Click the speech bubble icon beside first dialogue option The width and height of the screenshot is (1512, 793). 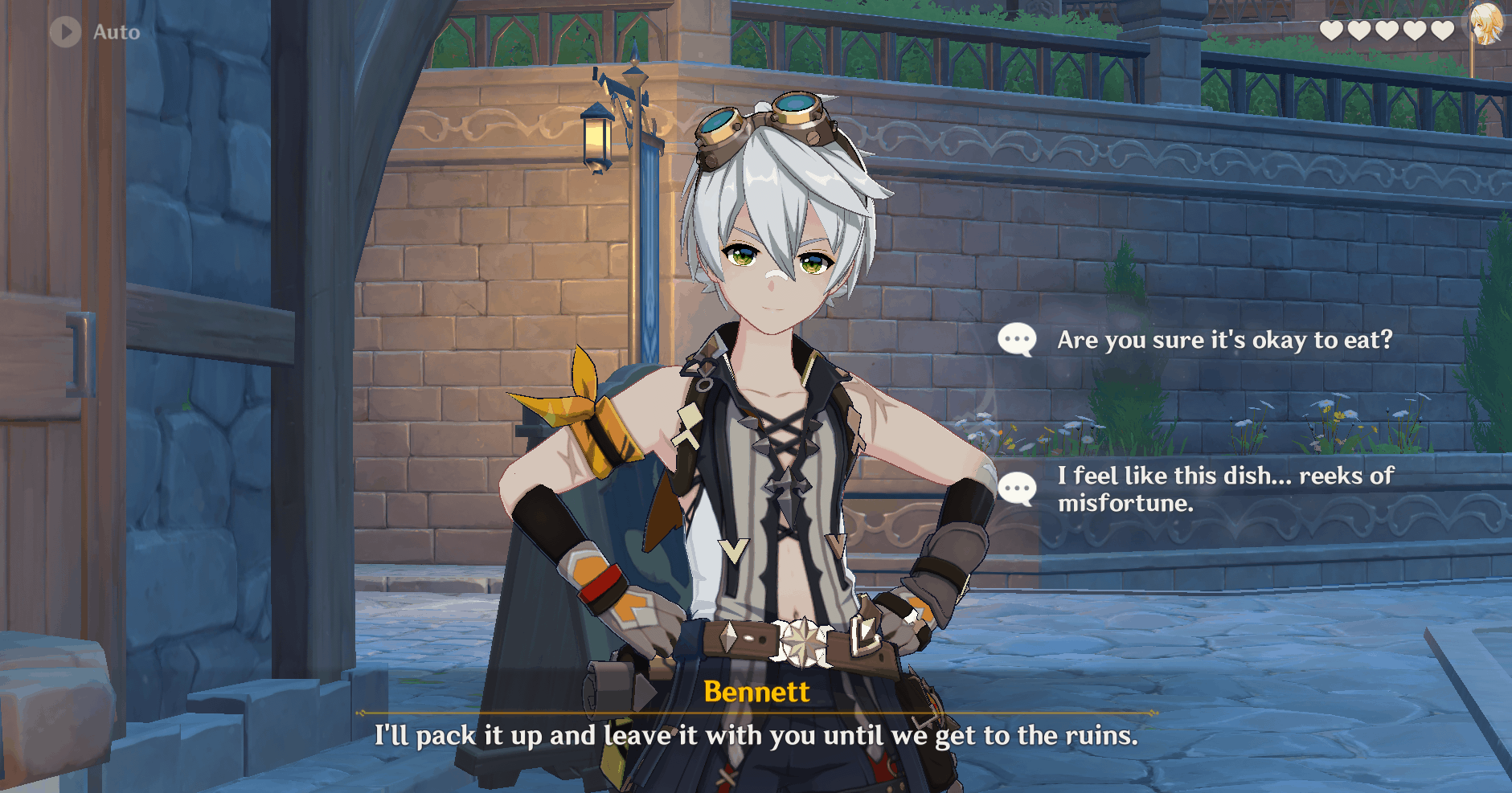pos(1018,339)
